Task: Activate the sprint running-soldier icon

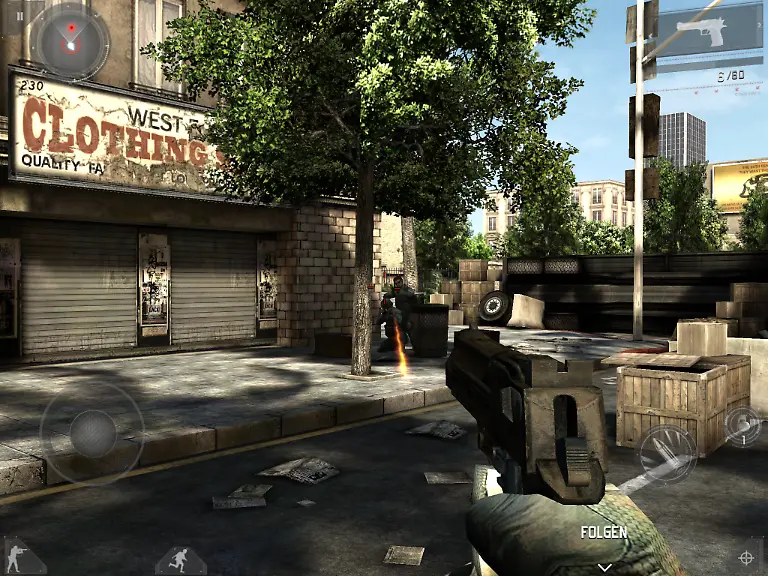Action: [x=179, y=558]
